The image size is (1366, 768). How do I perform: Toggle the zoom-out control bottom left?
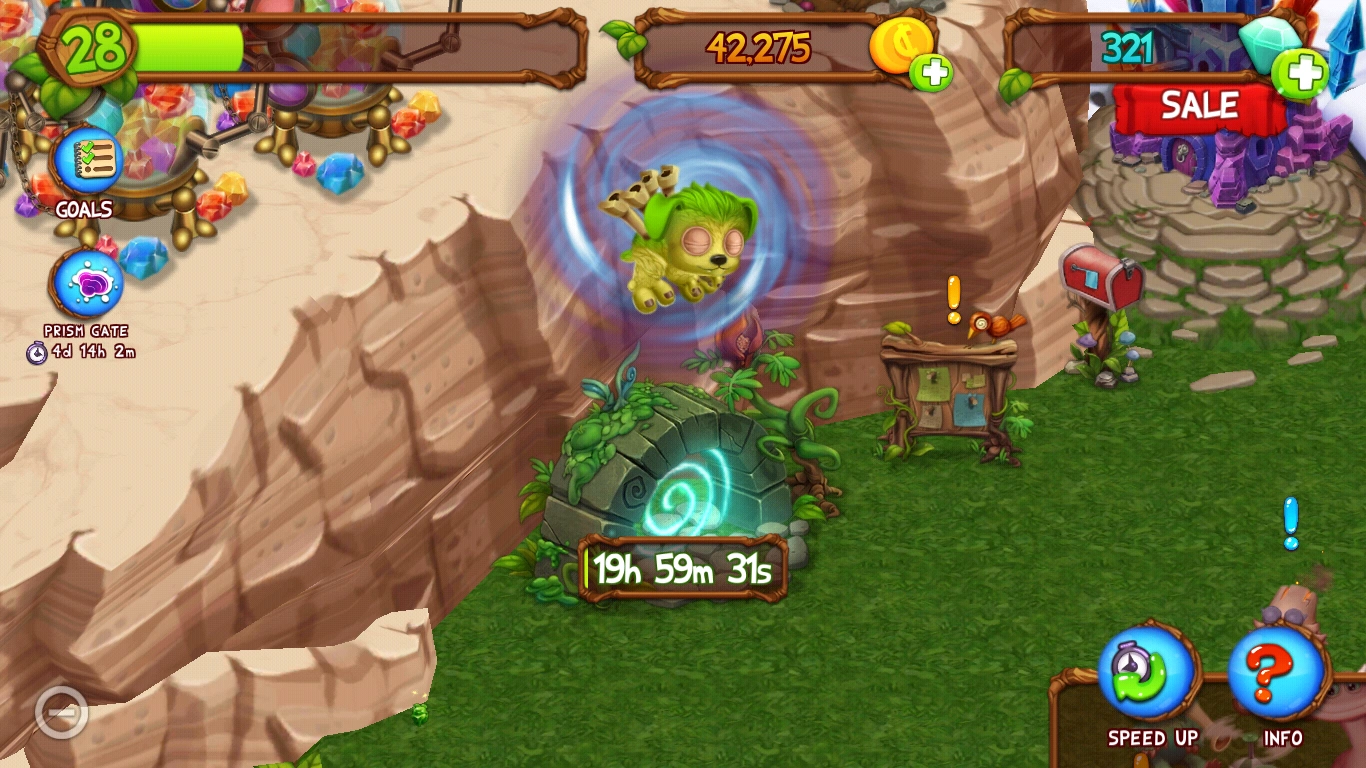point(62,712)
